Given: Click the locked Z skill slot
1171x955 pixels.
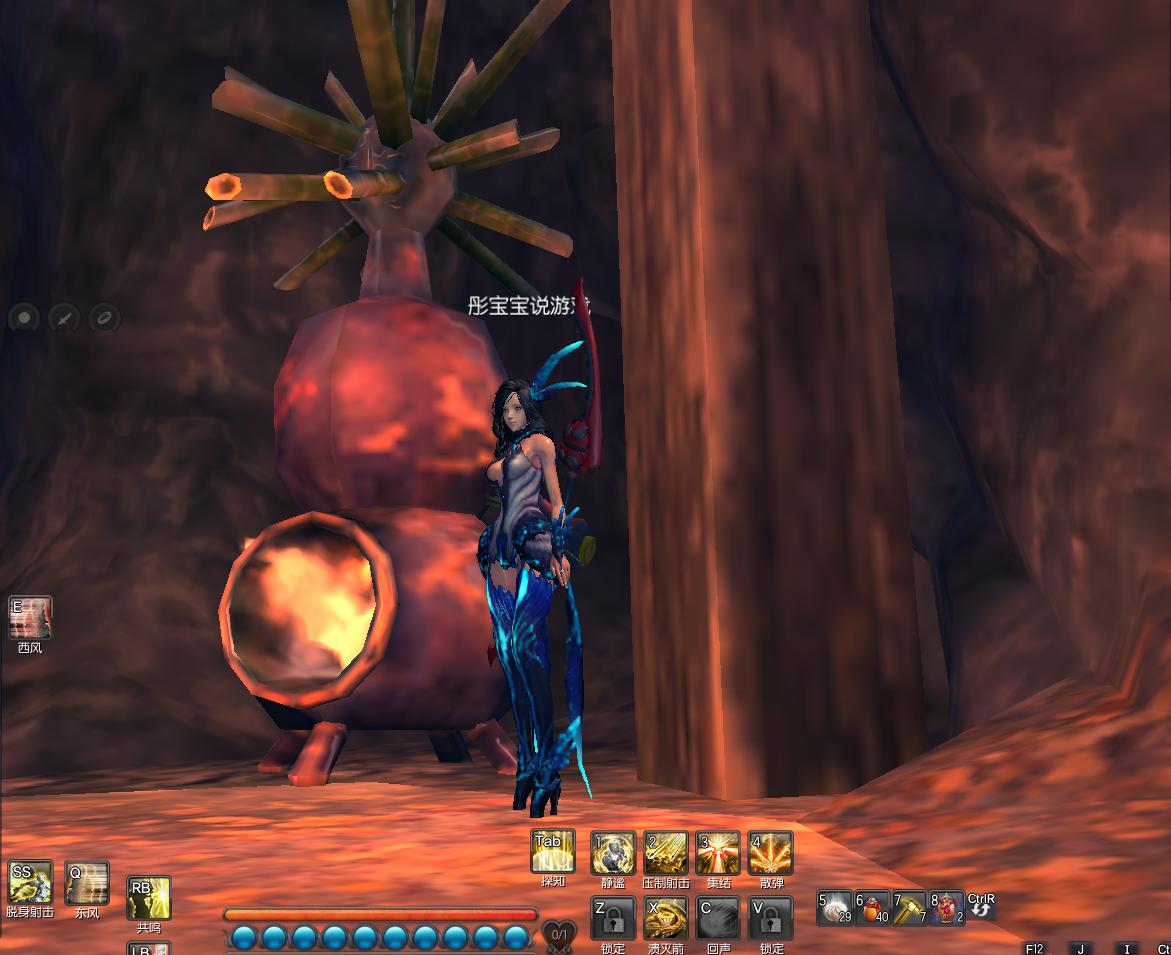Looking at the screenshot, I should pos(613,919).
